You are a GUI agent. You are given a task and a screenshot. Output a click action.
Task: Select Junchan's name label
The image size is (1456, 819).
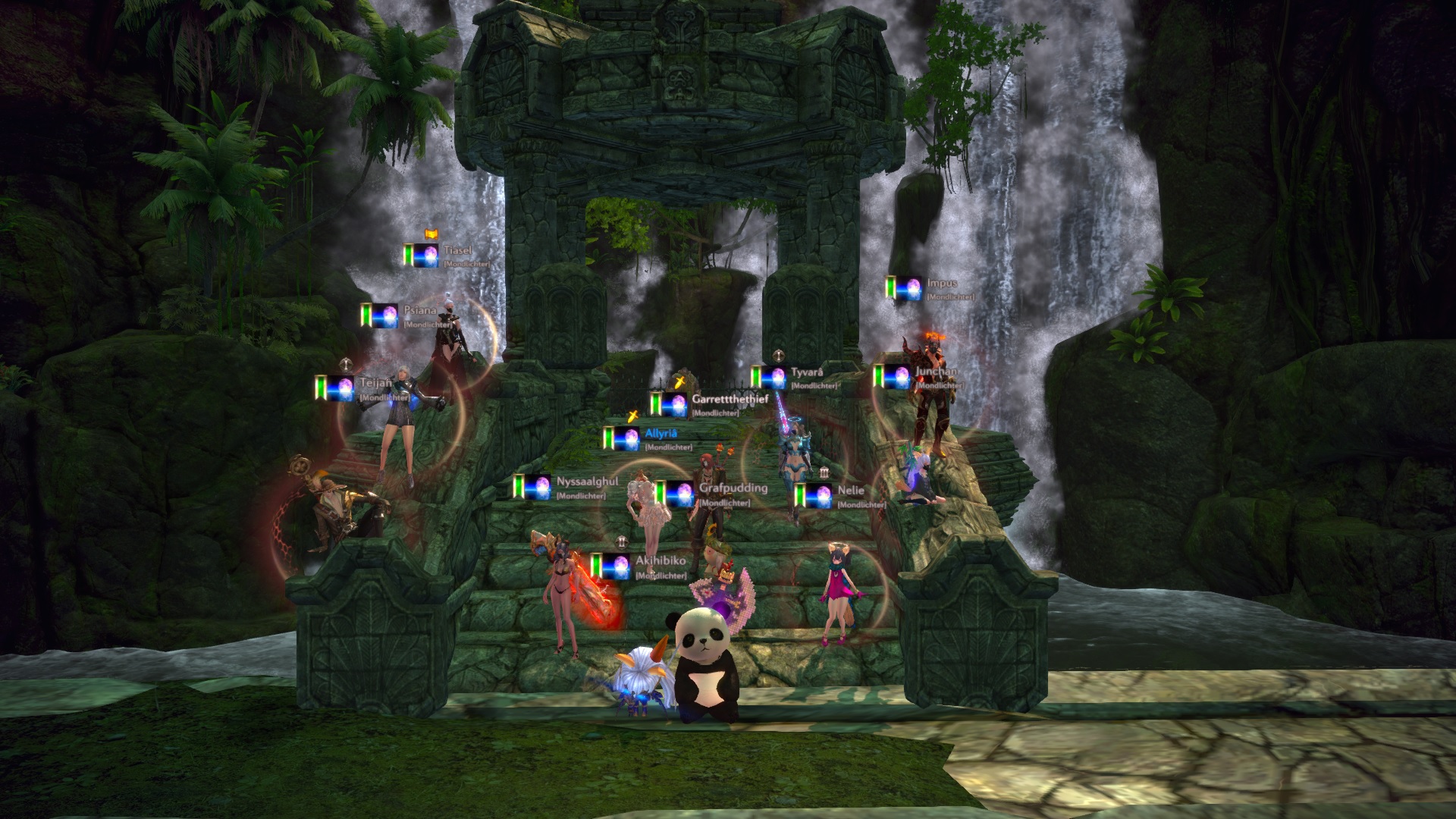(936, 372)
